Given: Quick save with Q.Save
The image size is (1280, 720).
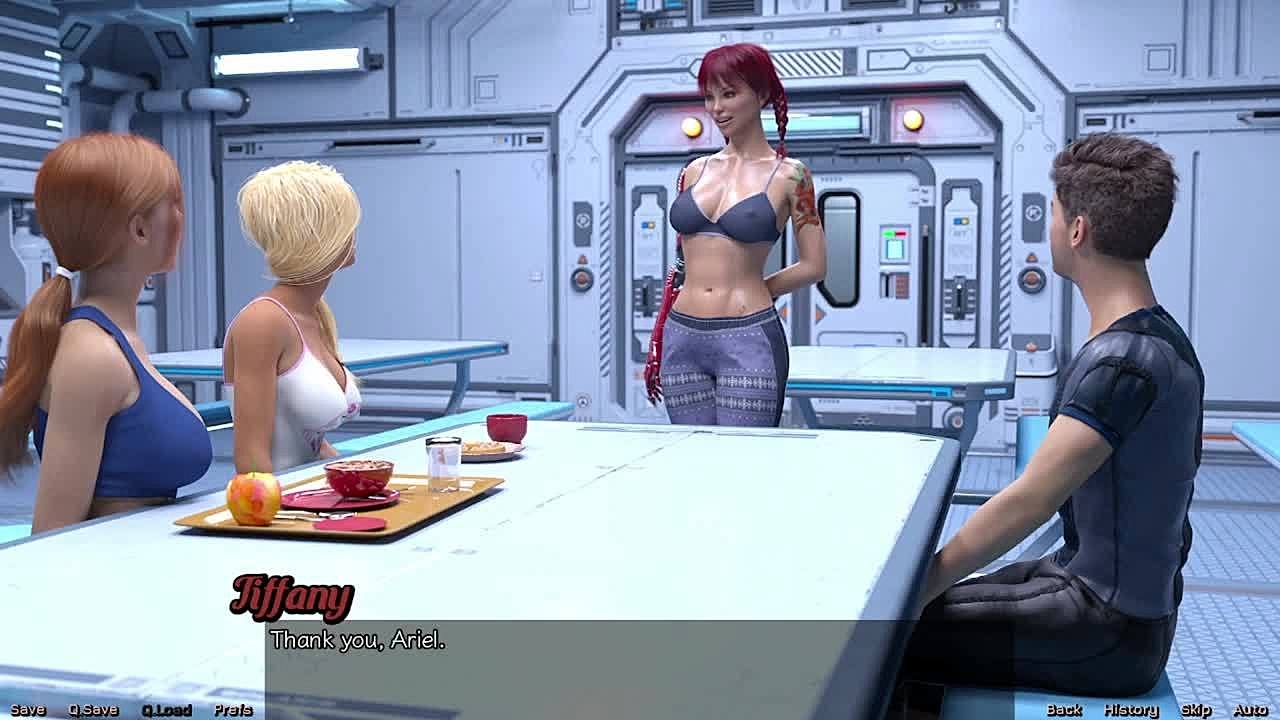Looking at the screenshot, I should [93, 710].
